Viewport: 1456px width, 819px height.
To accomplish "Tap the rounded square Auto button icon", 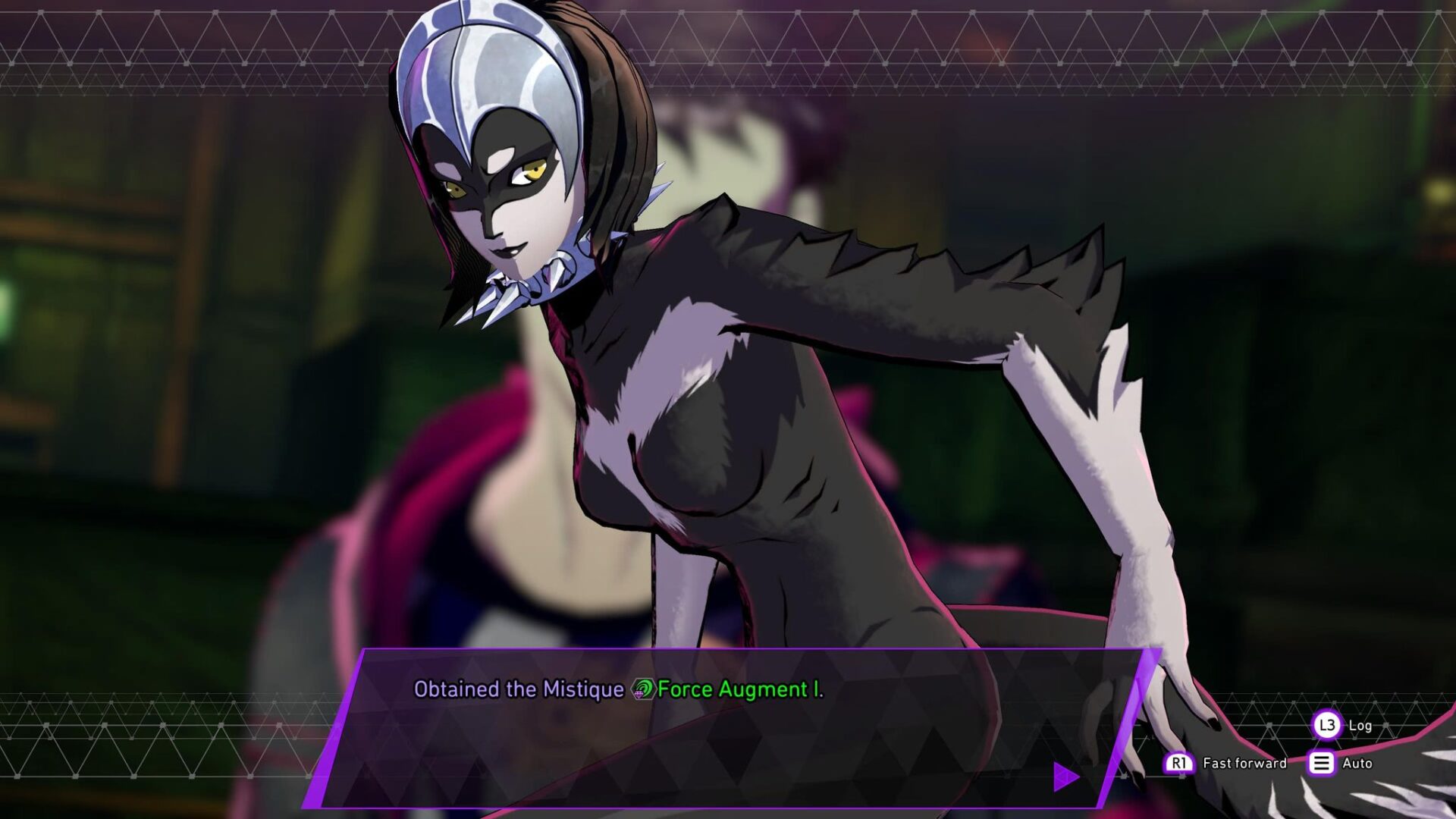I will 1323,765.
